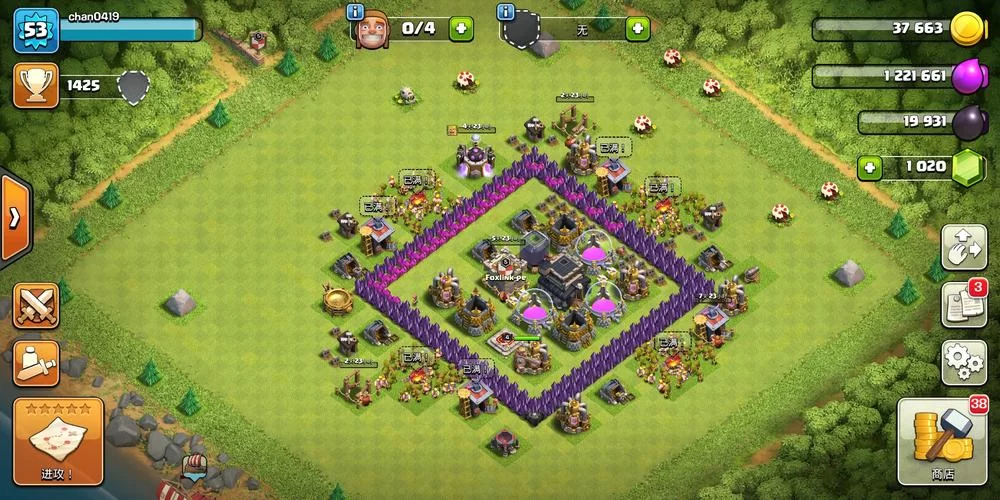Open the player profile button below swords
The width and height of the screenshot is (1000, 500).
coord(36,360)
